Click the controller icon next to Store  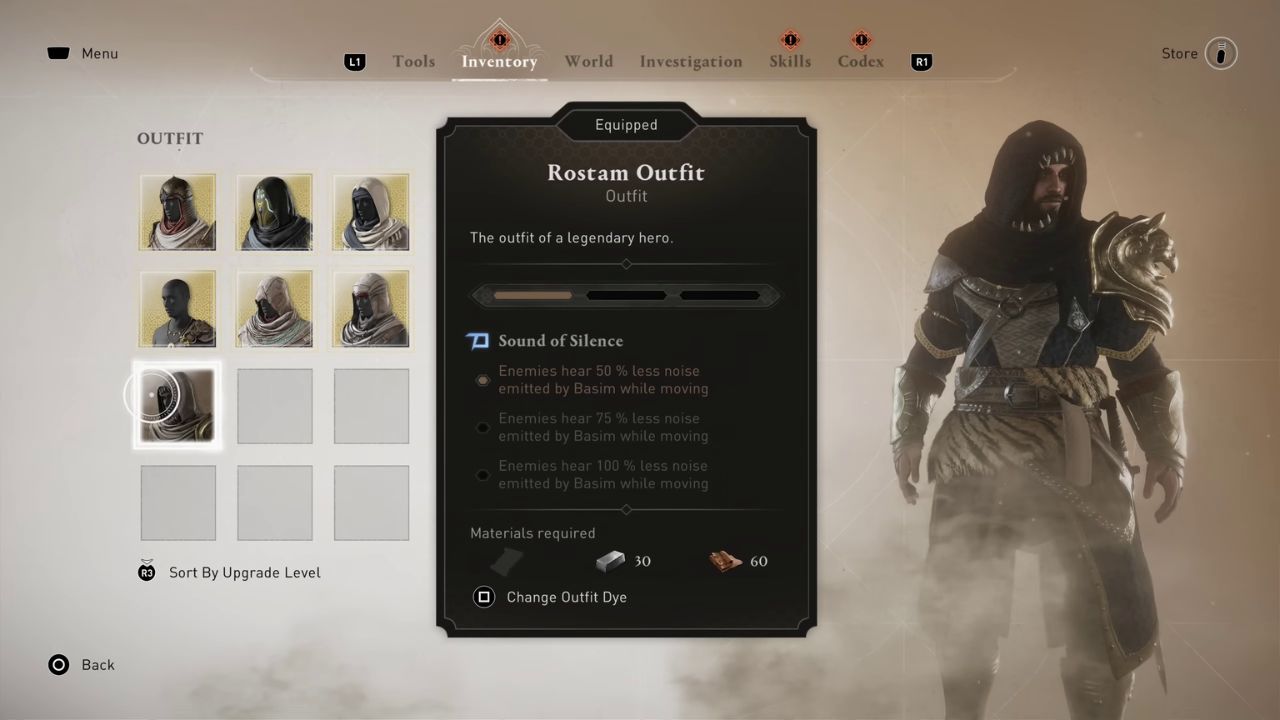click(1220, 53)
